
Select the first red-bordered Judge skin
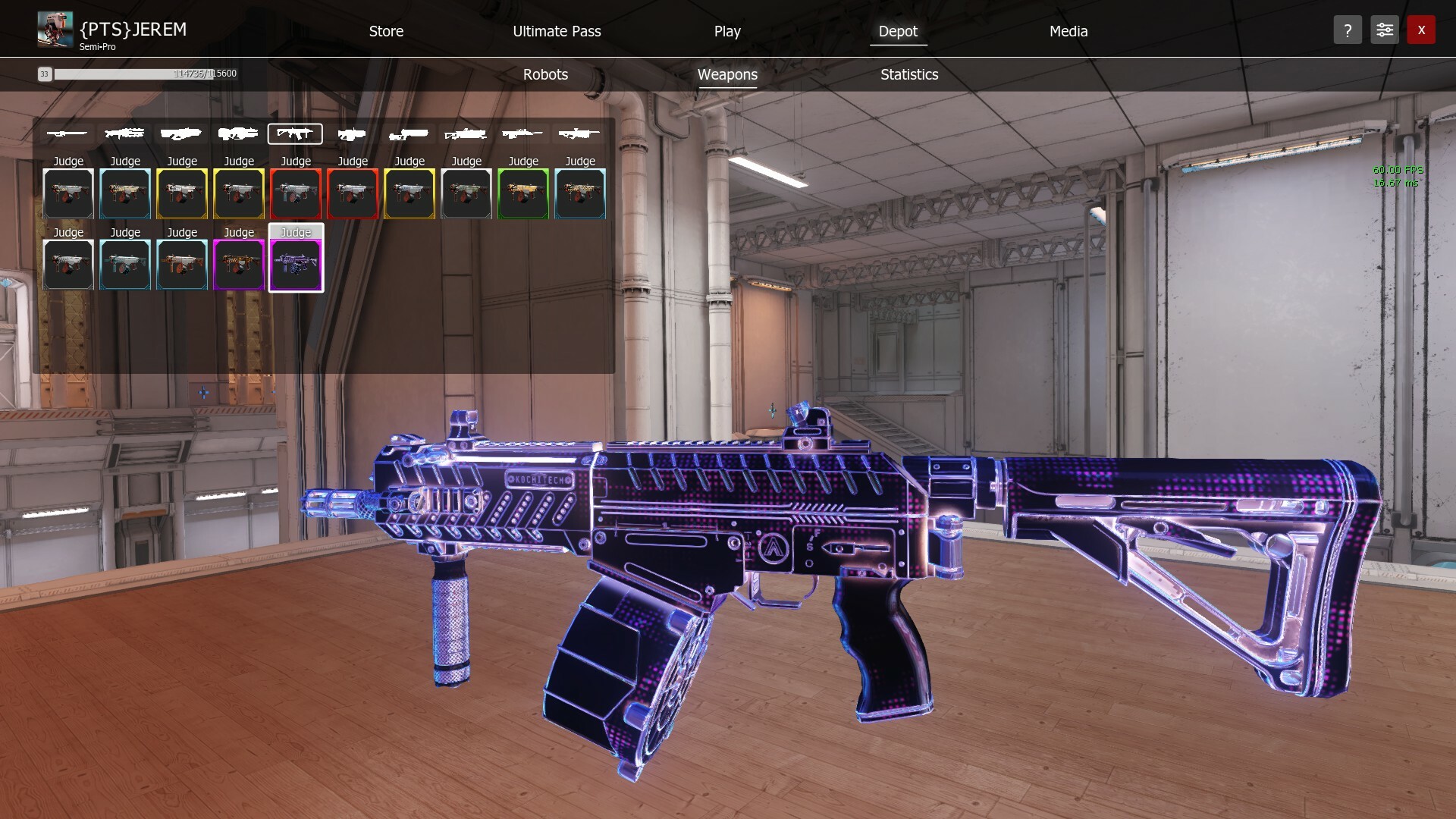pos(296,193)
